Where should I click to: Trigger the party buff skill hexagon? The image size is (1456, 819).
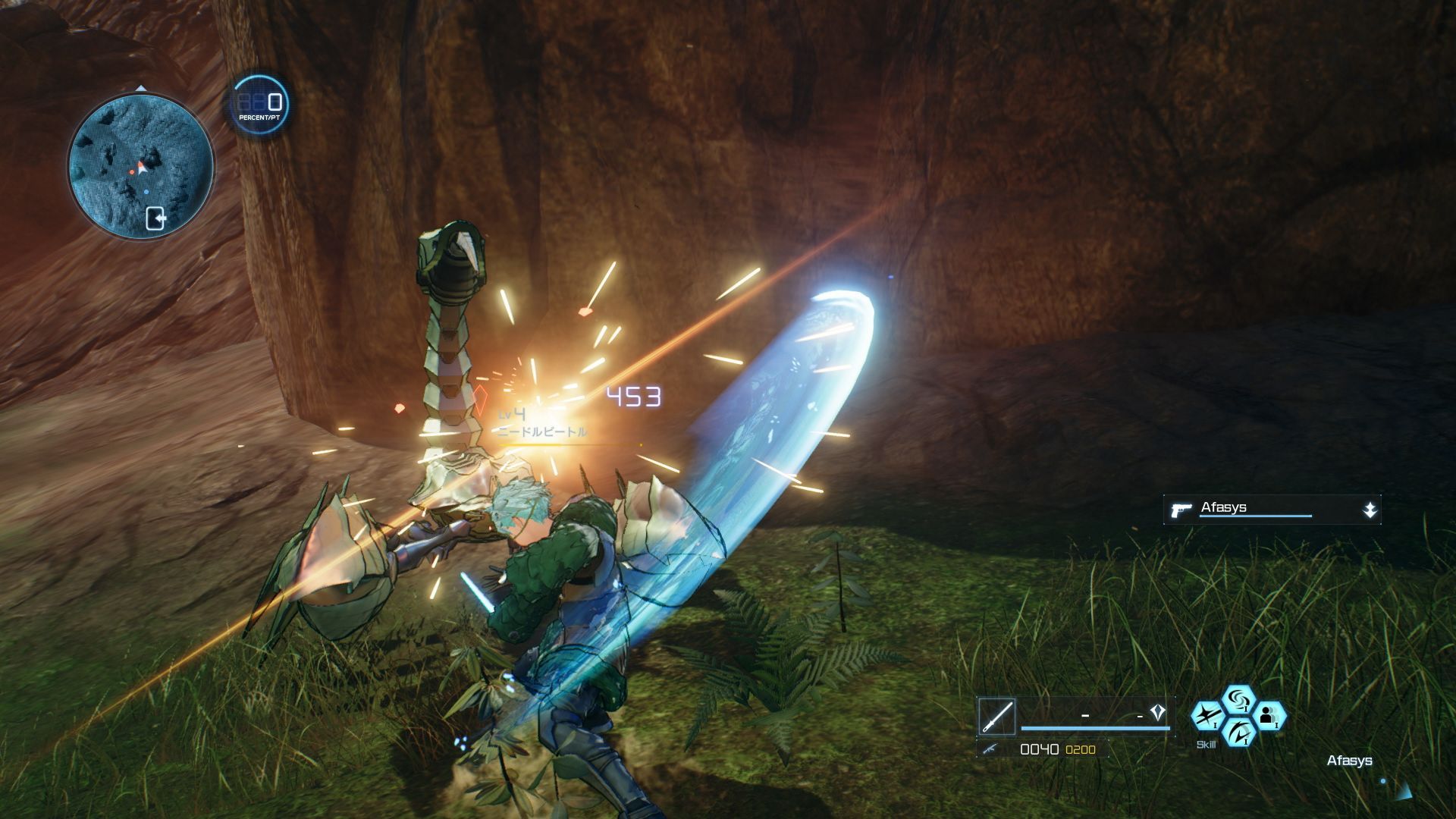tap(1270, 717)
